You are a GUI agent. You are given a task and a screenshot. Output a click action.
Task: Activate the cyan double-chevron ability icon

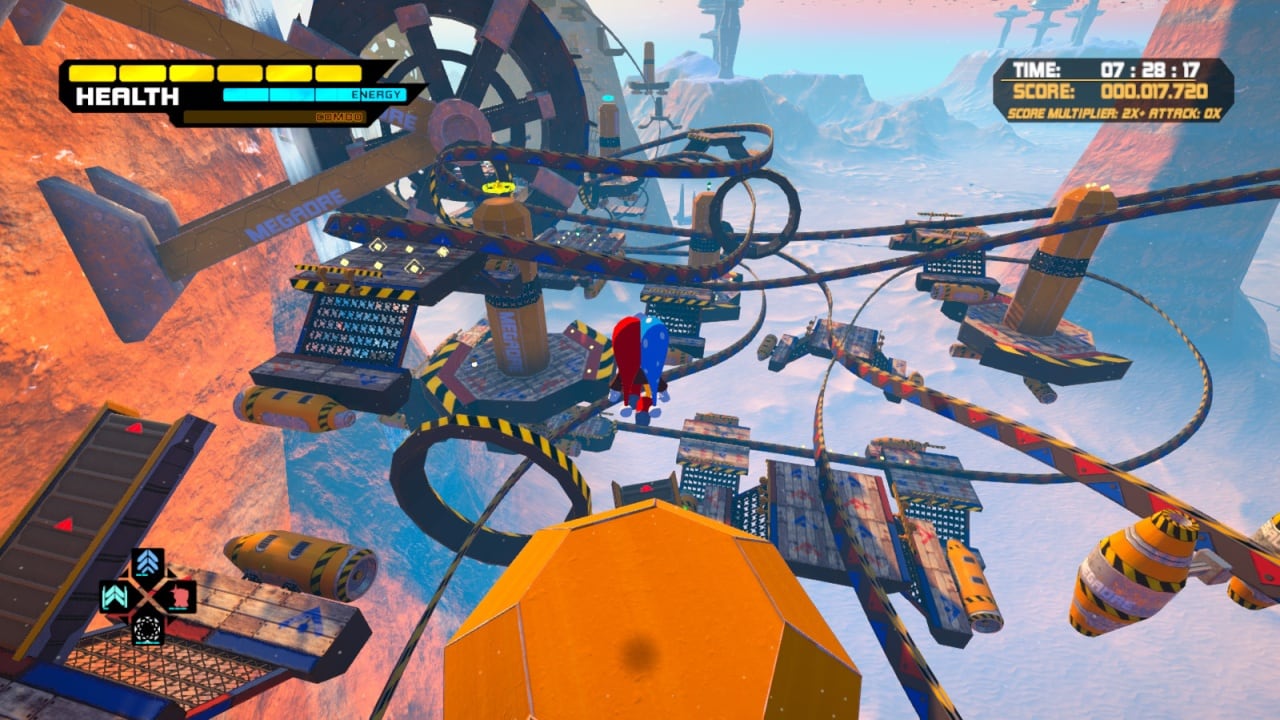tap(115, 597)
